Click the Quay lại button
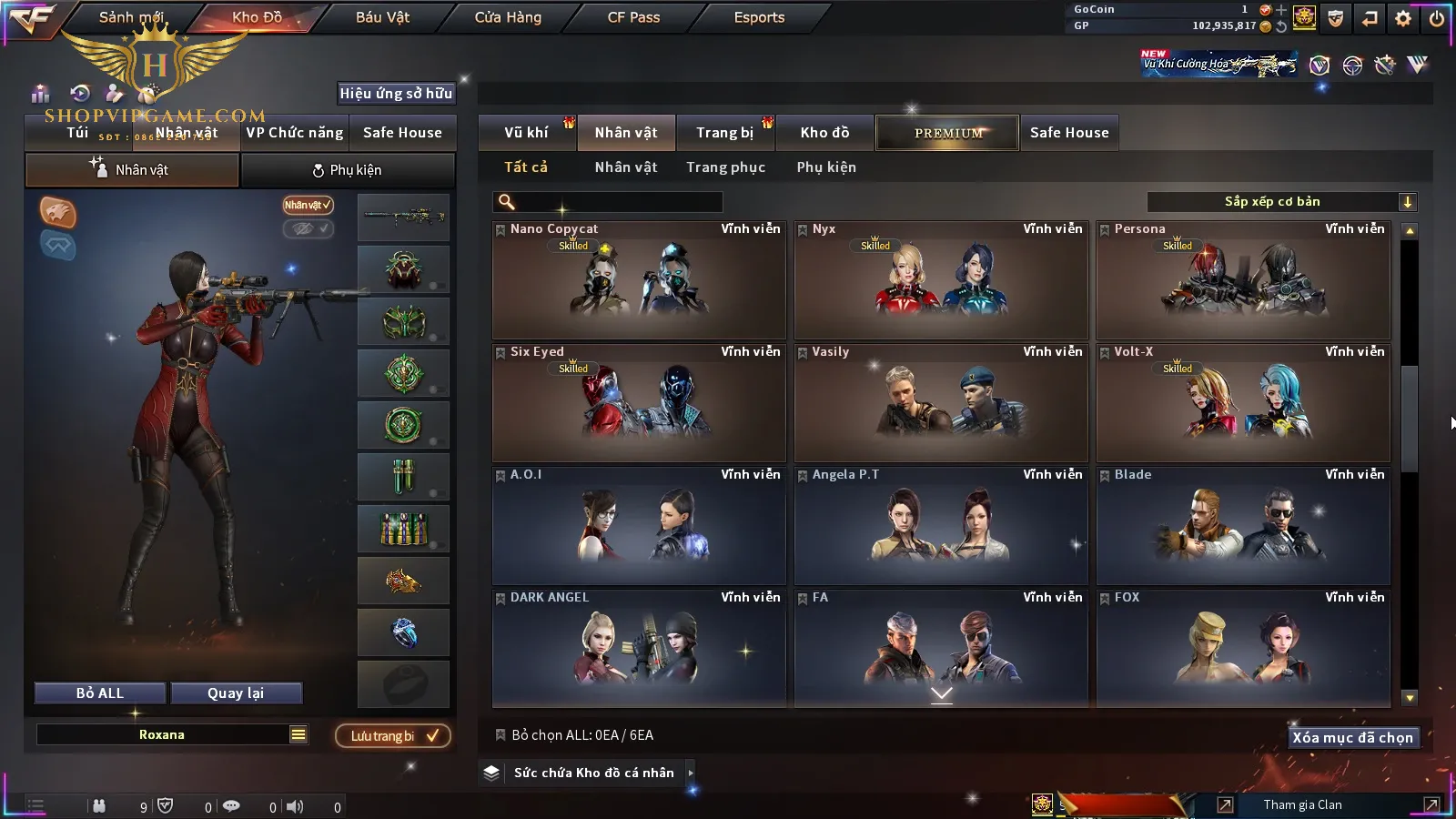The width and height of the screenshot is (1456, 819). click(236, 693)
